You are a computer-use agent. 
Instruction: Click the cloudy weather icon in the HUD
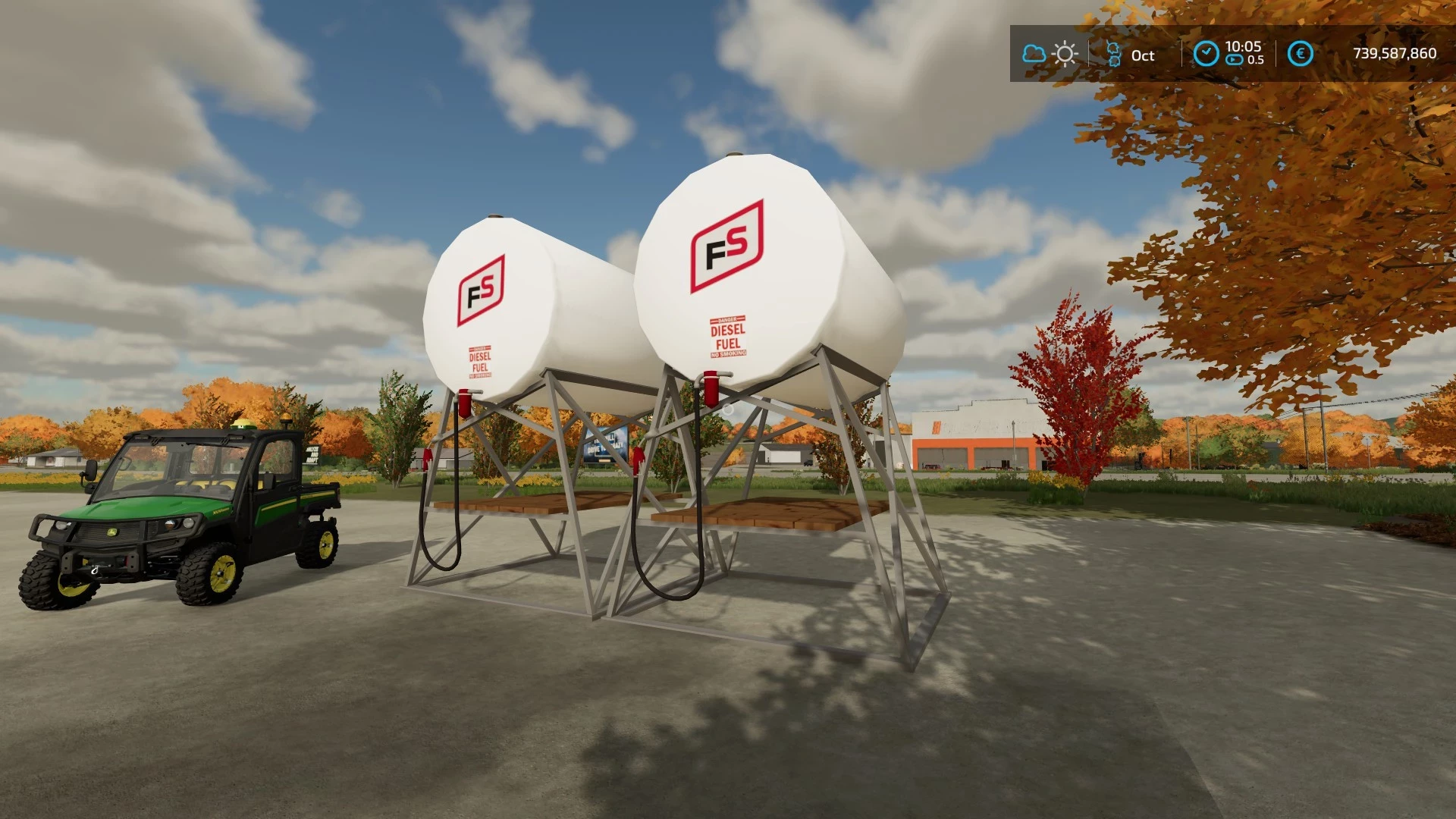(x=1033, y=54)
